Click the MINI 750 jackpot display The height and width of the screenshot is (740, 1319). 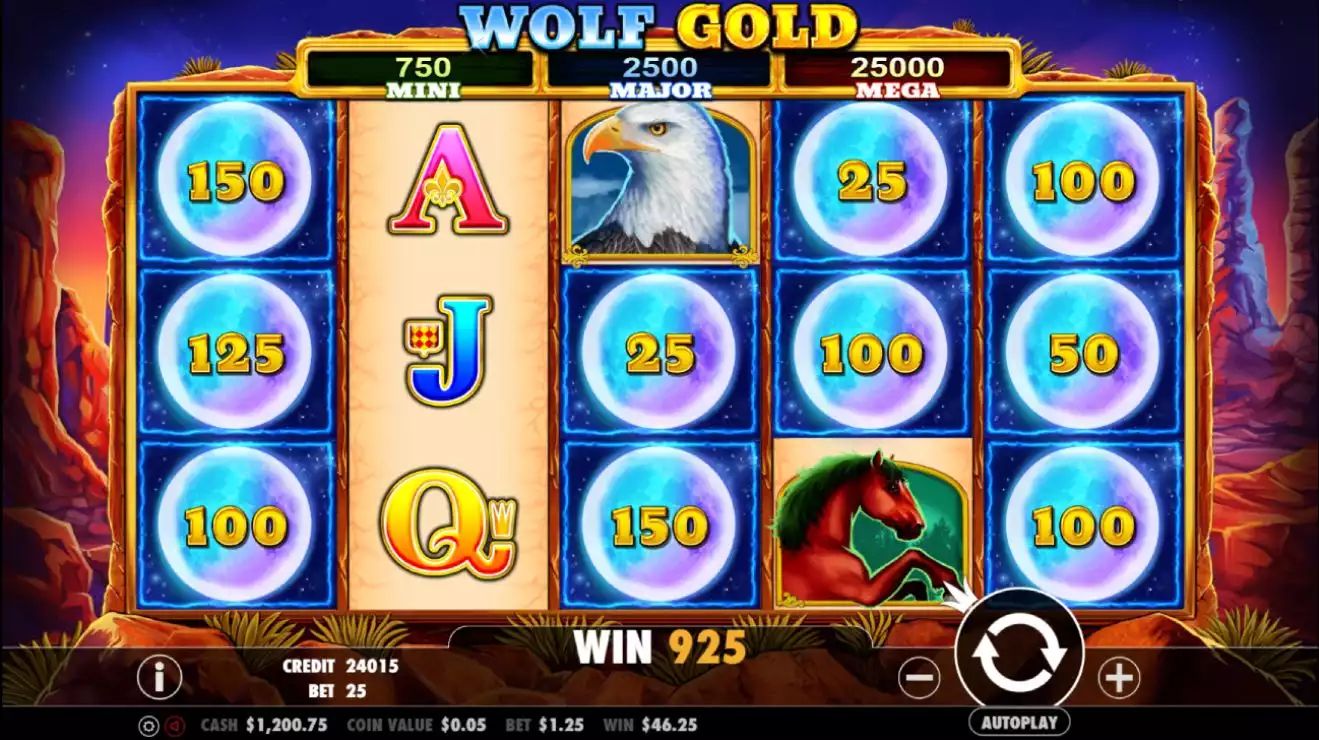[424, 70]
